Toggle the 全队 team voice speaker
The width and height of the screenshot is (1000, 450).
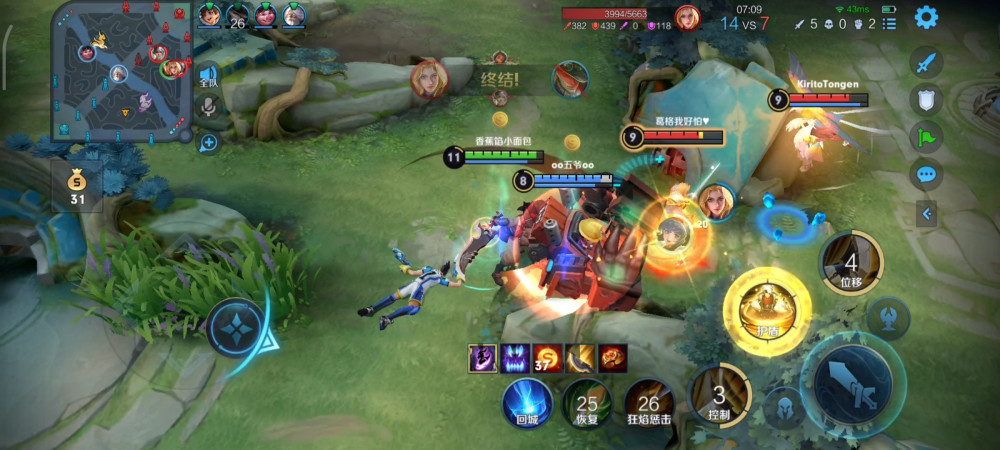click(208, 76)
